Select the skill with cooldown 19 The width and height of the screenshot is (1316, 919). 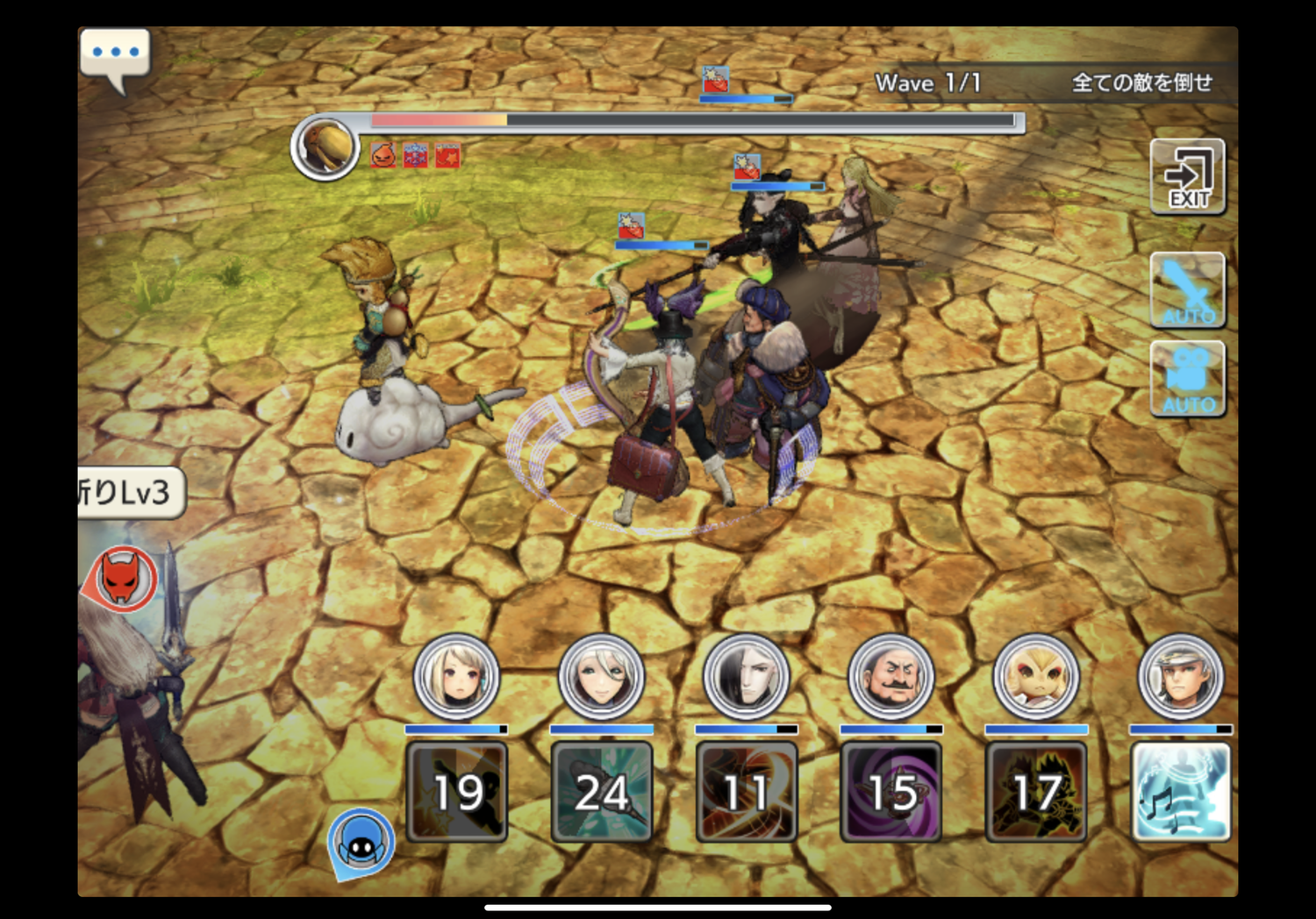click(456, 792)
